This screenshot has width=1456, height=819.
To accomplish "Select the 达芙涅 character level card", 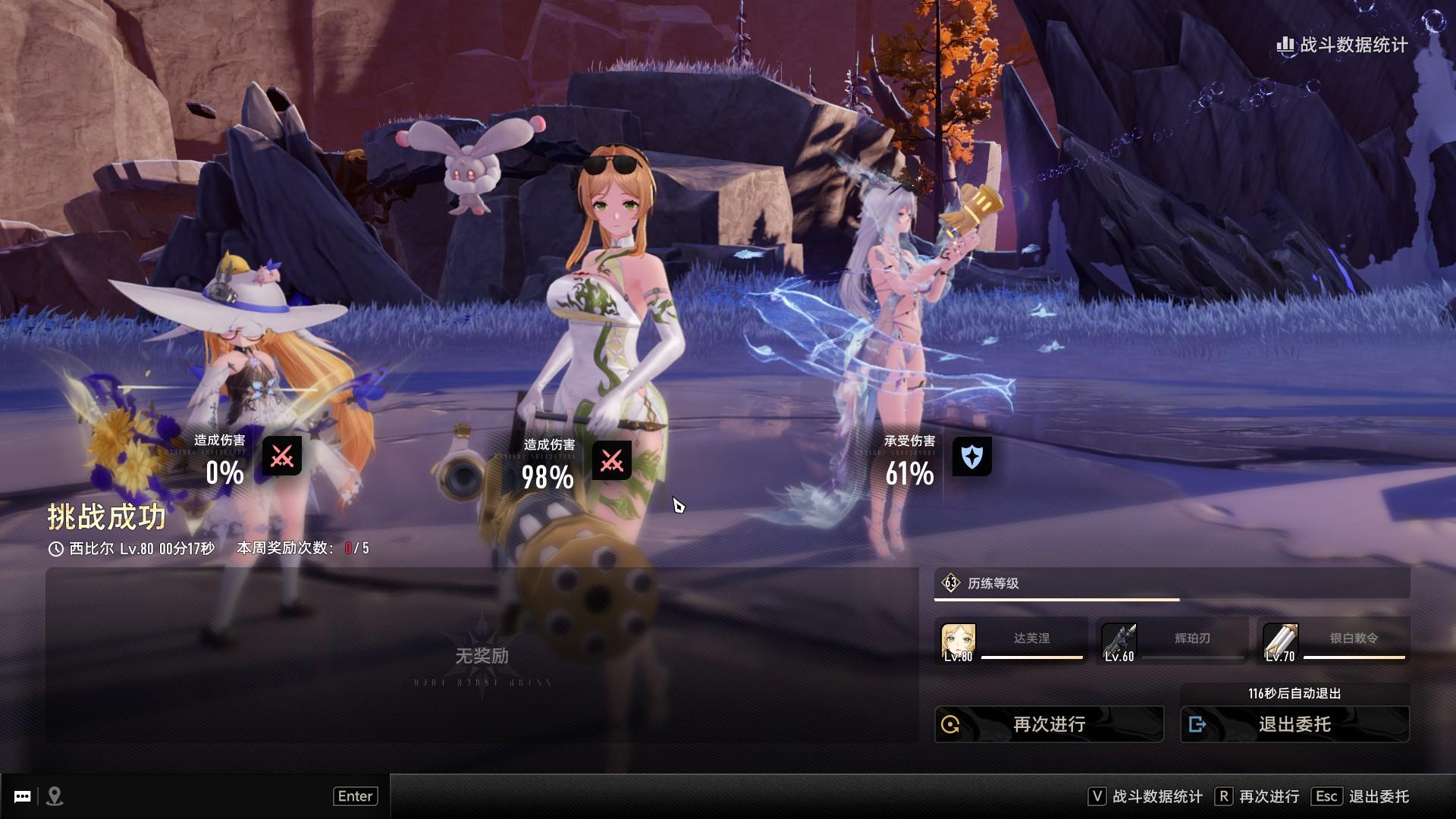I will (x=1012, y=641).
